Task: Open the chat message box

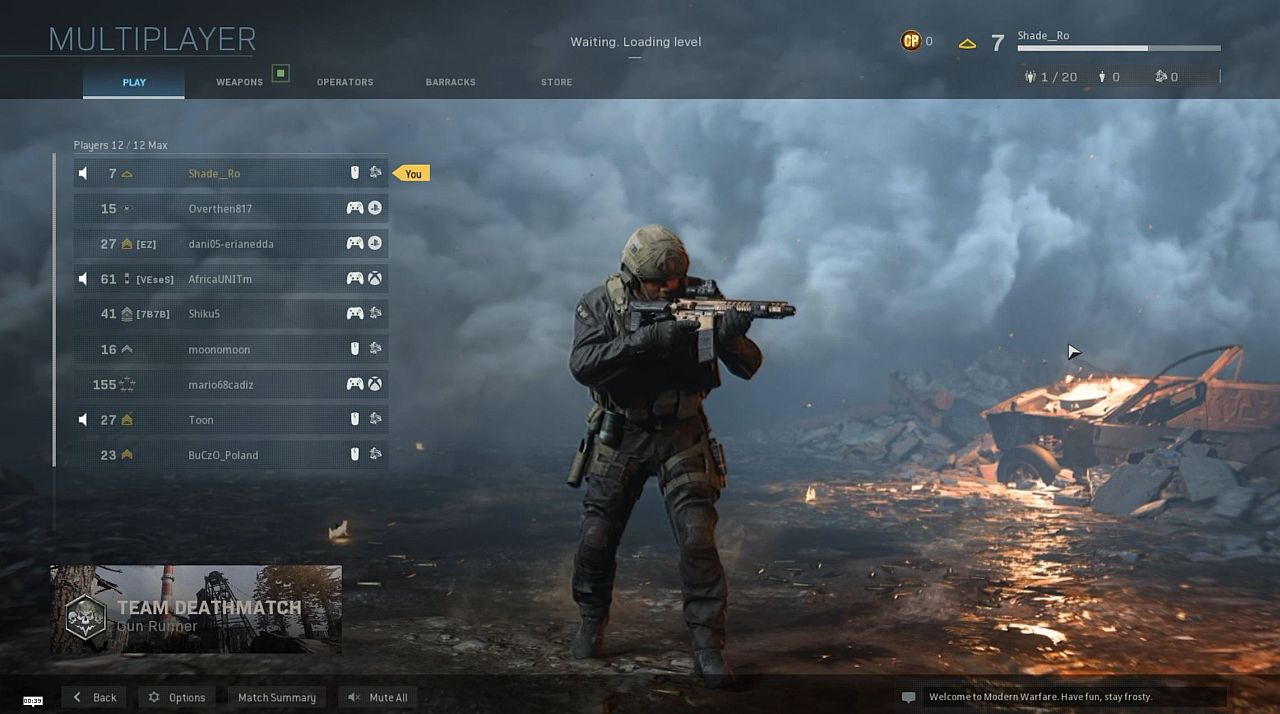Action: click(1060, 697)
